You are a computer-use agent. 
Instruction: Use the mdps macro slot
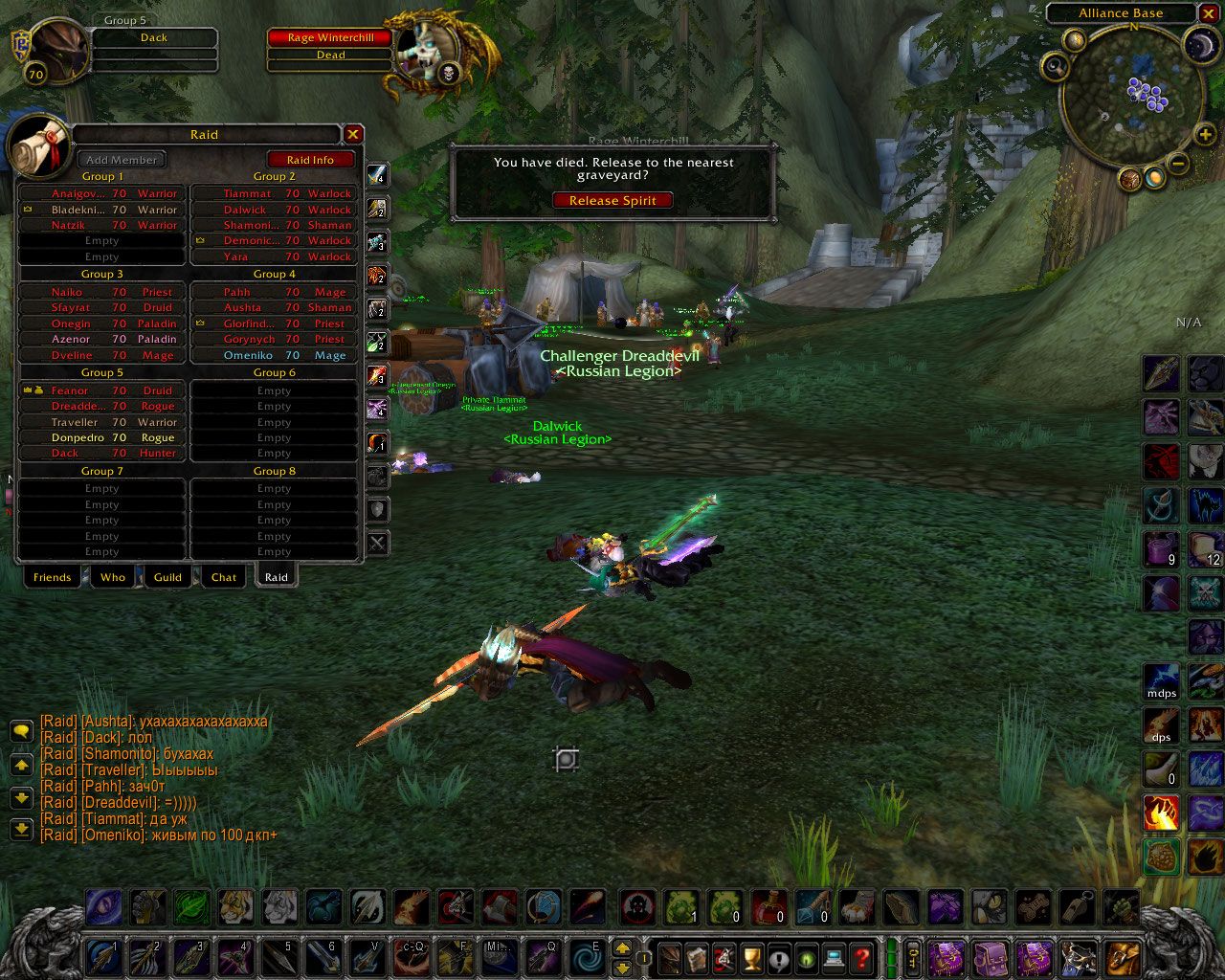pos(1161,679)
